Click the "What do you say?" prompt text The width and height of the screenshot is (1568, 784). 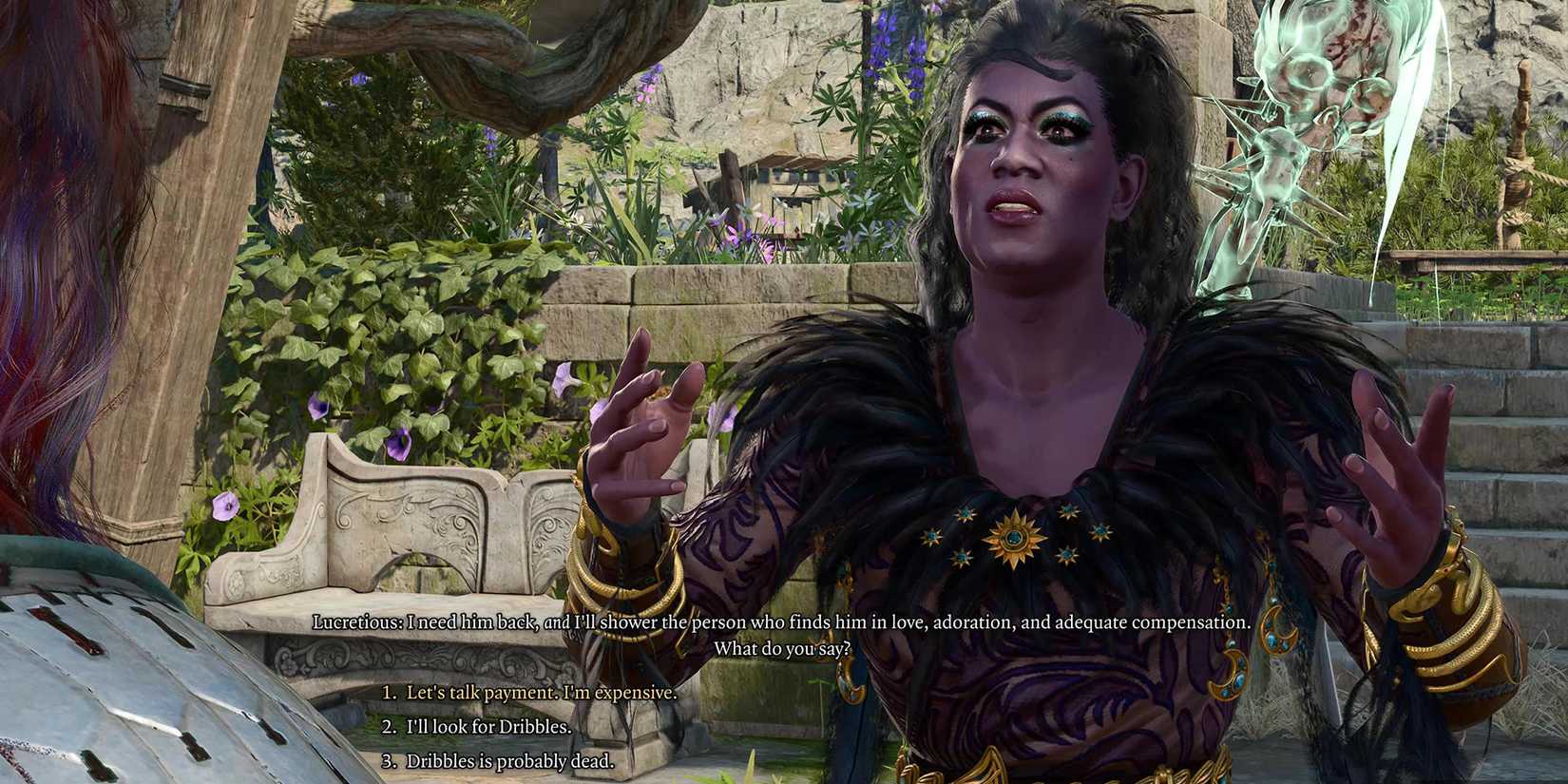[782, 646]
